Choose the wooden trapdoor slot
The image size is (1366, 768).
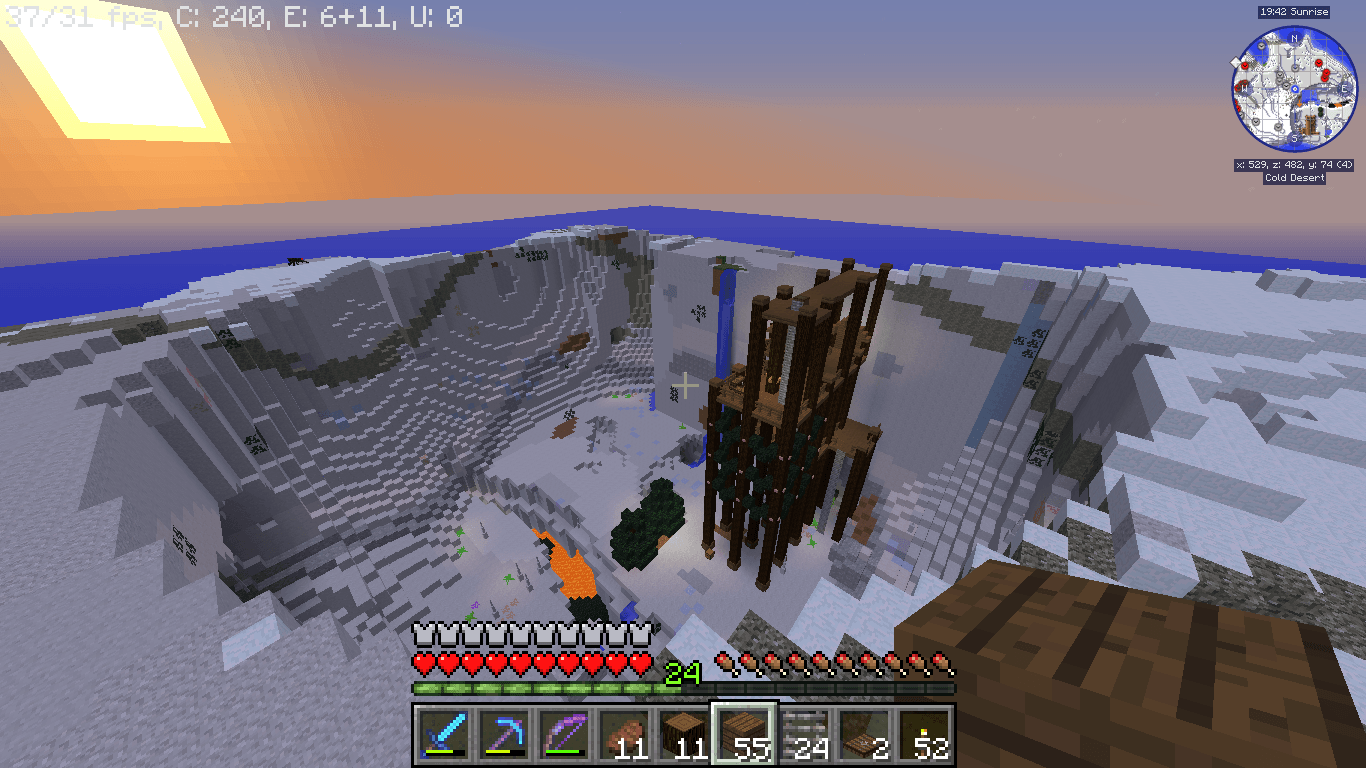(x=863, y=734)
